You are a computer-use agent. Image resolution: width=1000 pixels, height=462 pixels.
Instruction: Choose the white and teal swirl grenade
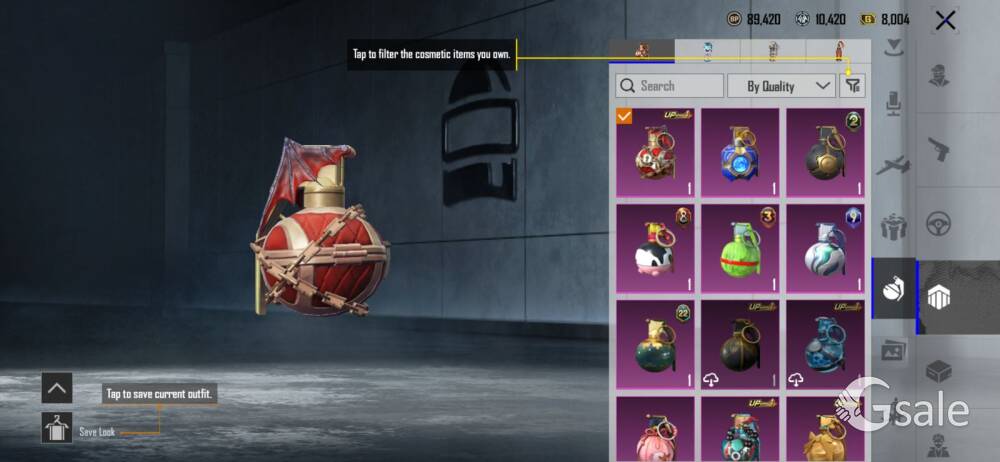pos(825,249)
